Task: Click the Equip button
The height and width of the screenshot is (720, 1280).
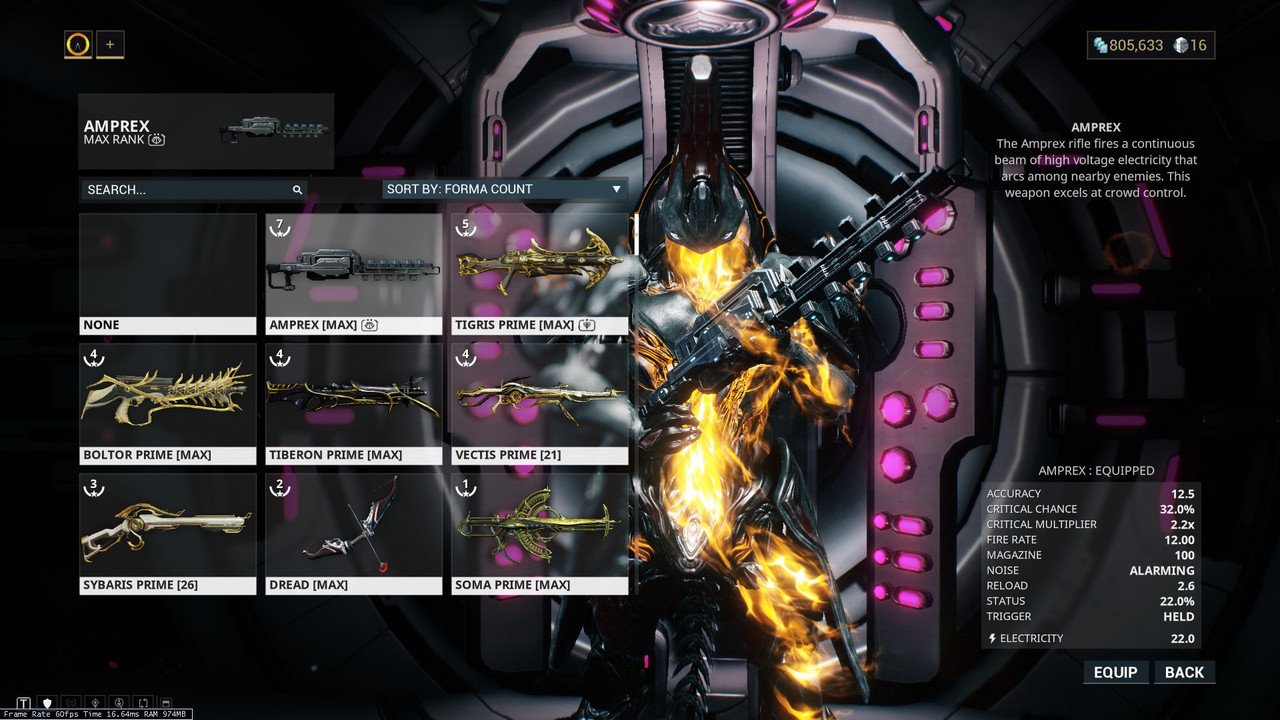Action: (x=1115, y=672)
